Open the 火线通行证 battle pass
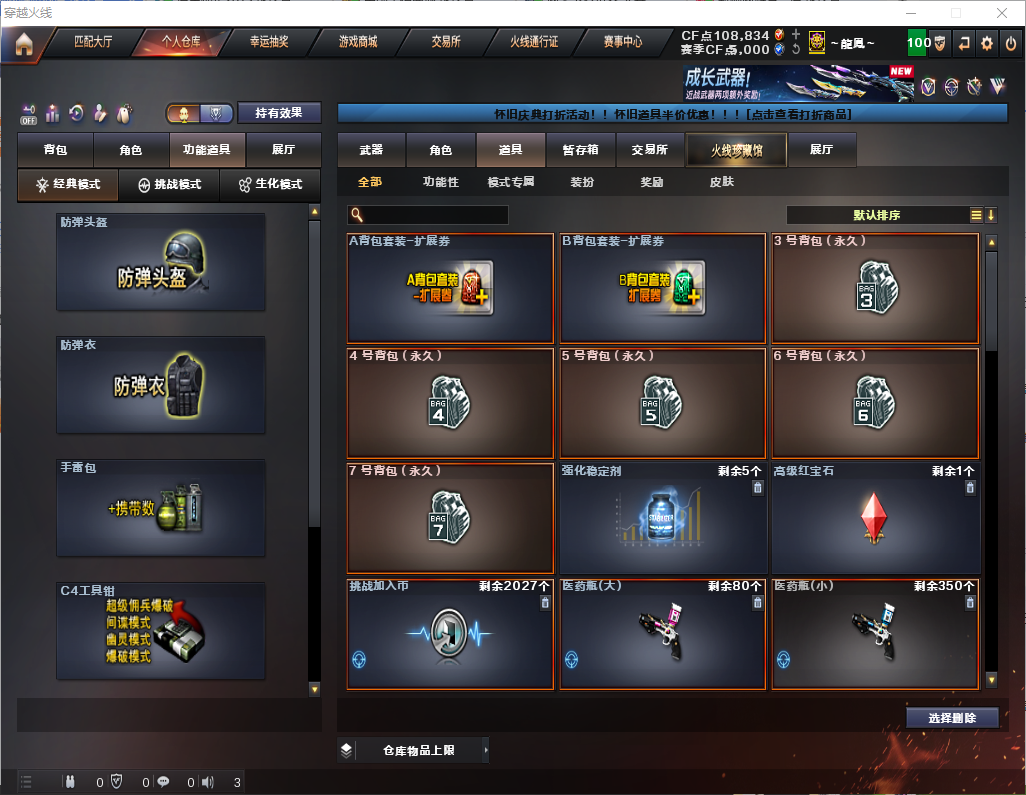 click(534, 42)
